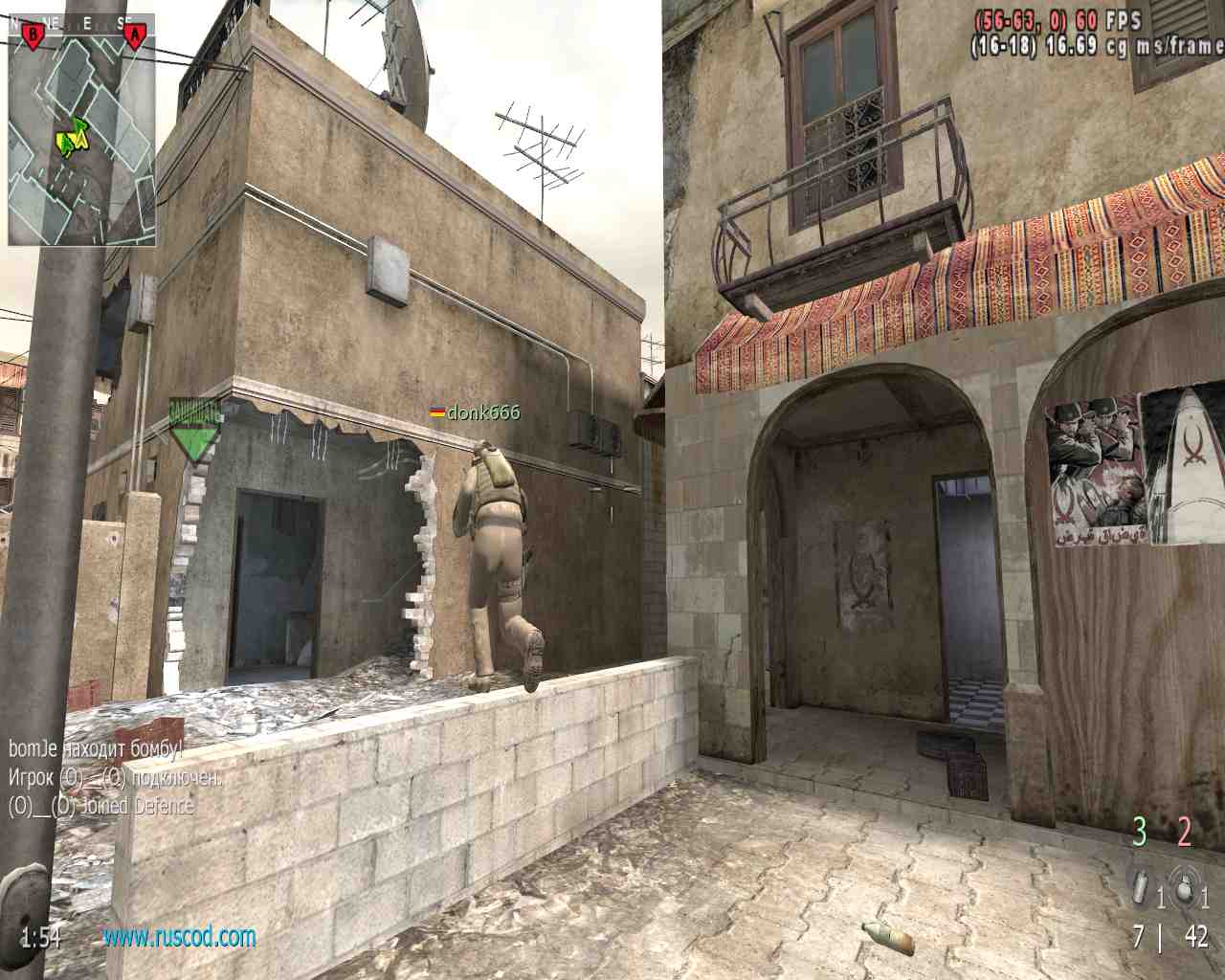Viewport: 1225px width, 980px height.
Task: Click bomb site marker B on minimap
Action: pyautogui.click(x=33, y=32)
